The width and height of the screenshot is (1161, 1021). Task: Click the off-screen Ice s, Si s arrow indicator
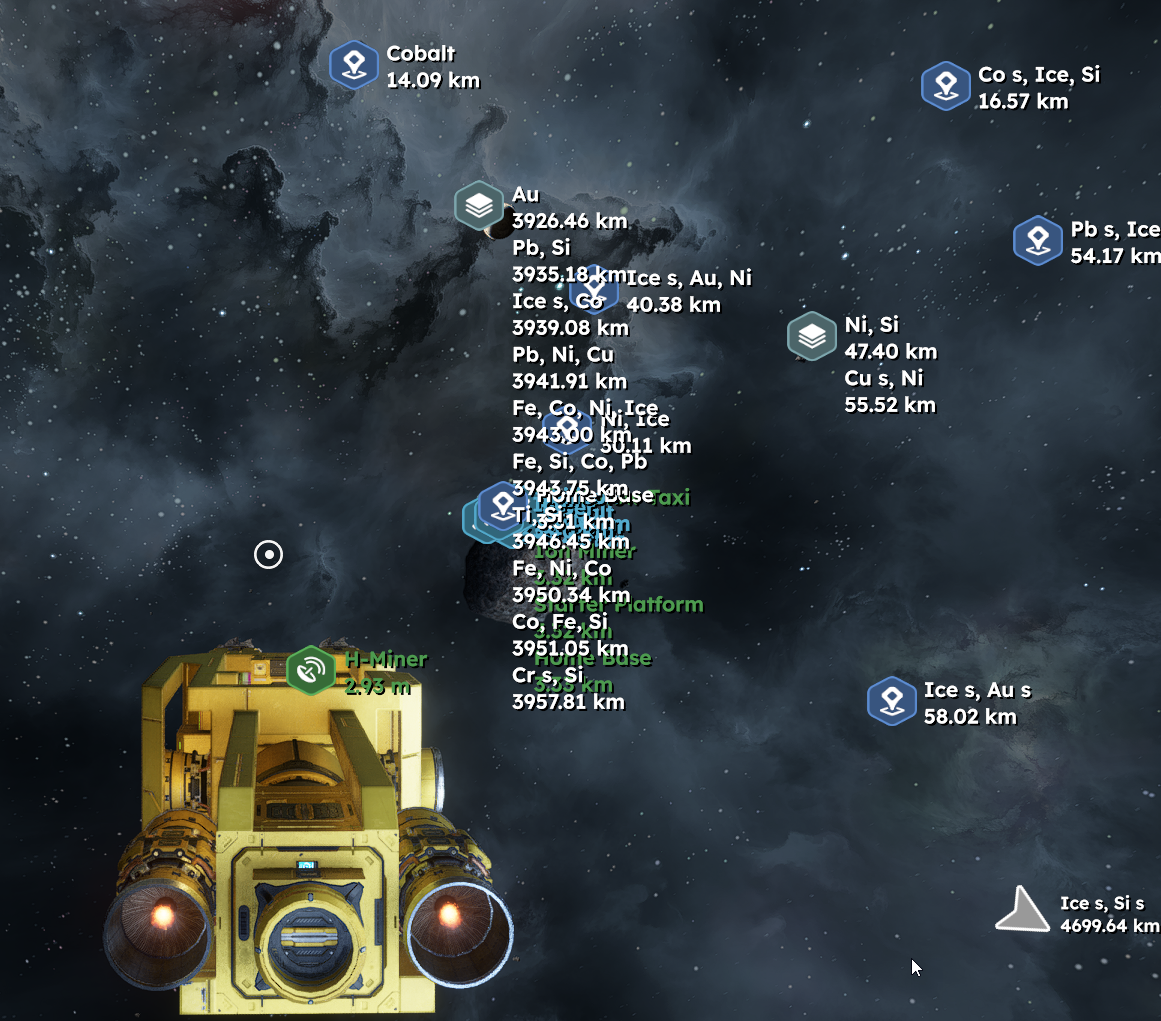(1021, 912)
